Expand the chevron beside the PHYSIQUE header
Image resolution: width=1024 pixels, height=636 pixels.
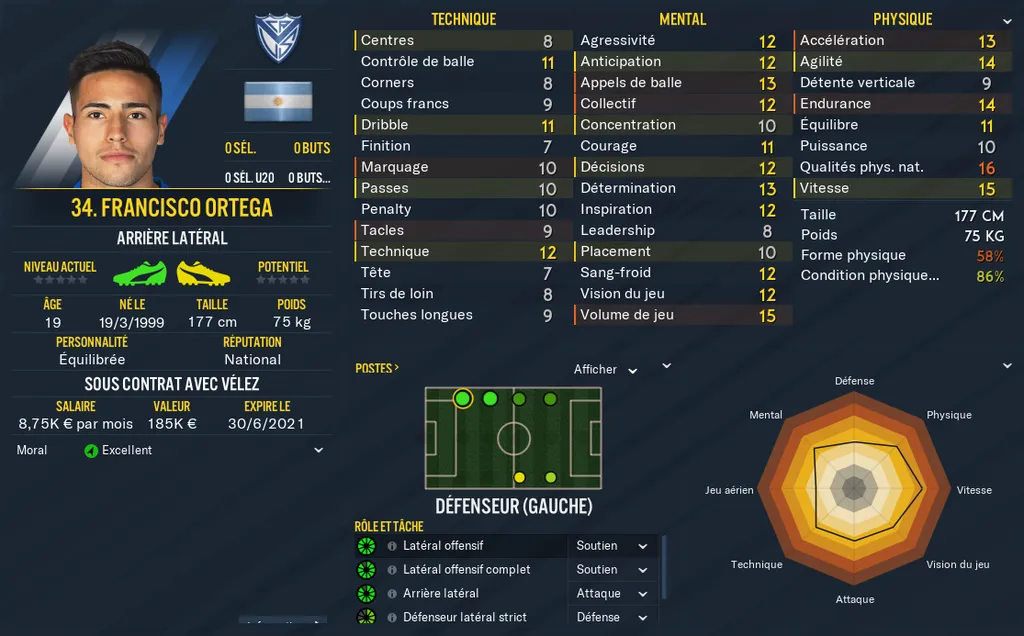(x=1006, y=21)
